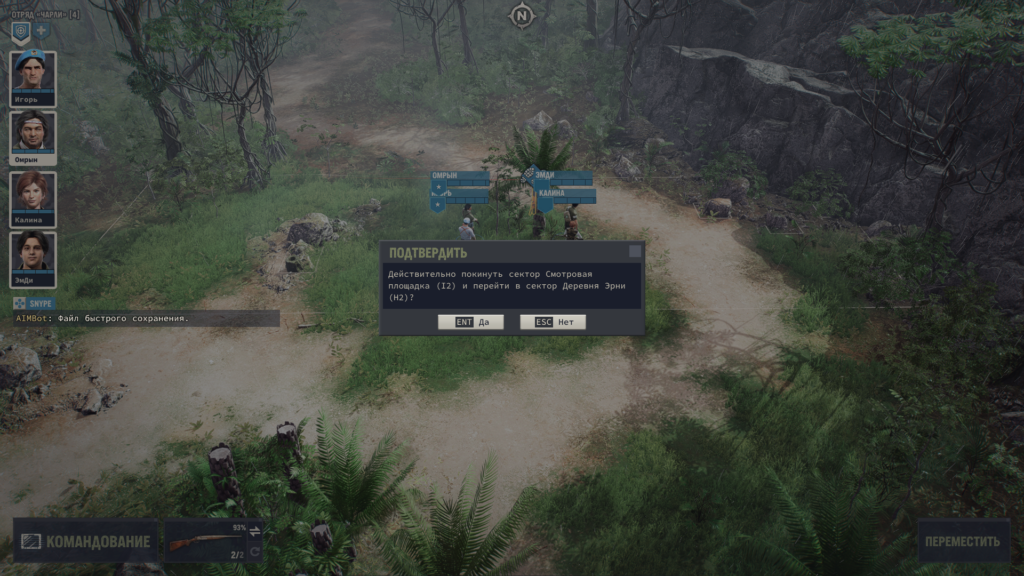Confirm leaving the sector with Да
Screen dimensions: 1024x576
pyautogui.click(x=469, y=322)
